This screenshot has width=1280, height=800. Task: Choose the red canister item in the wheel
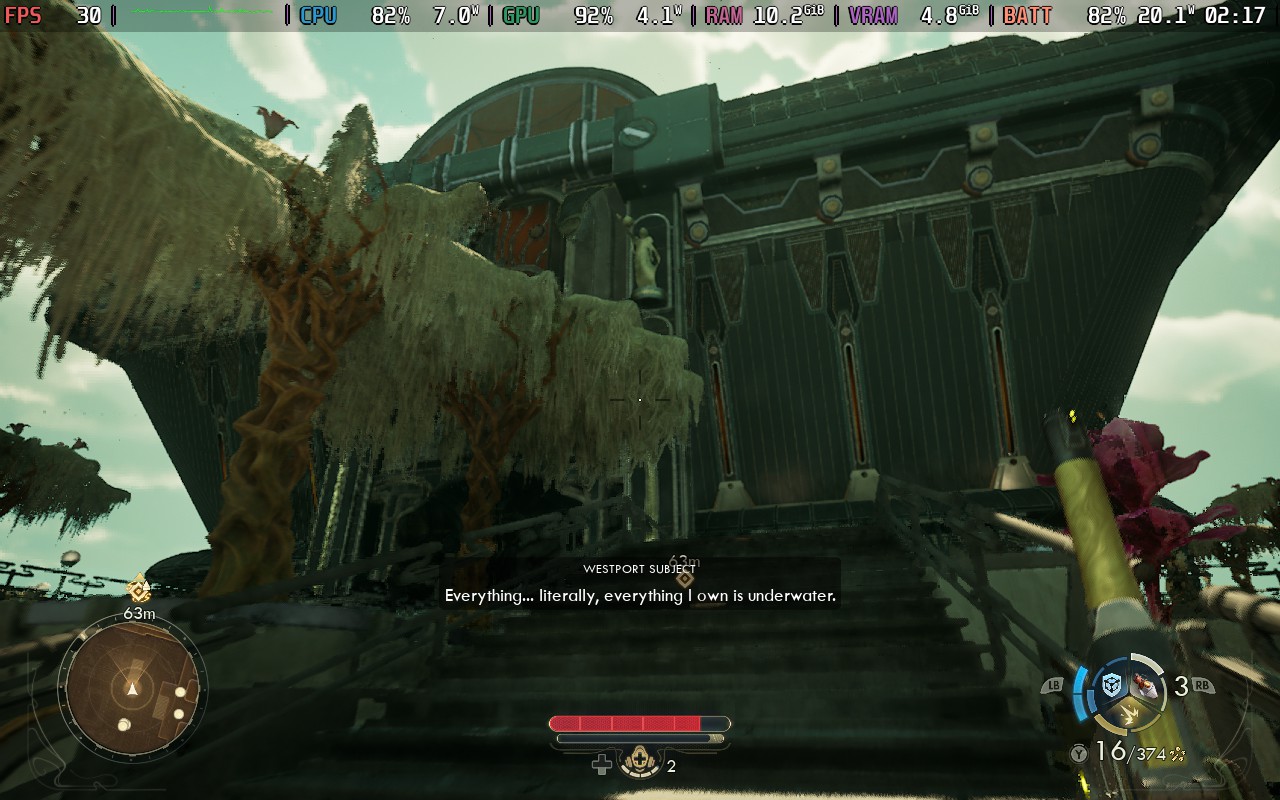point(1147,686)
